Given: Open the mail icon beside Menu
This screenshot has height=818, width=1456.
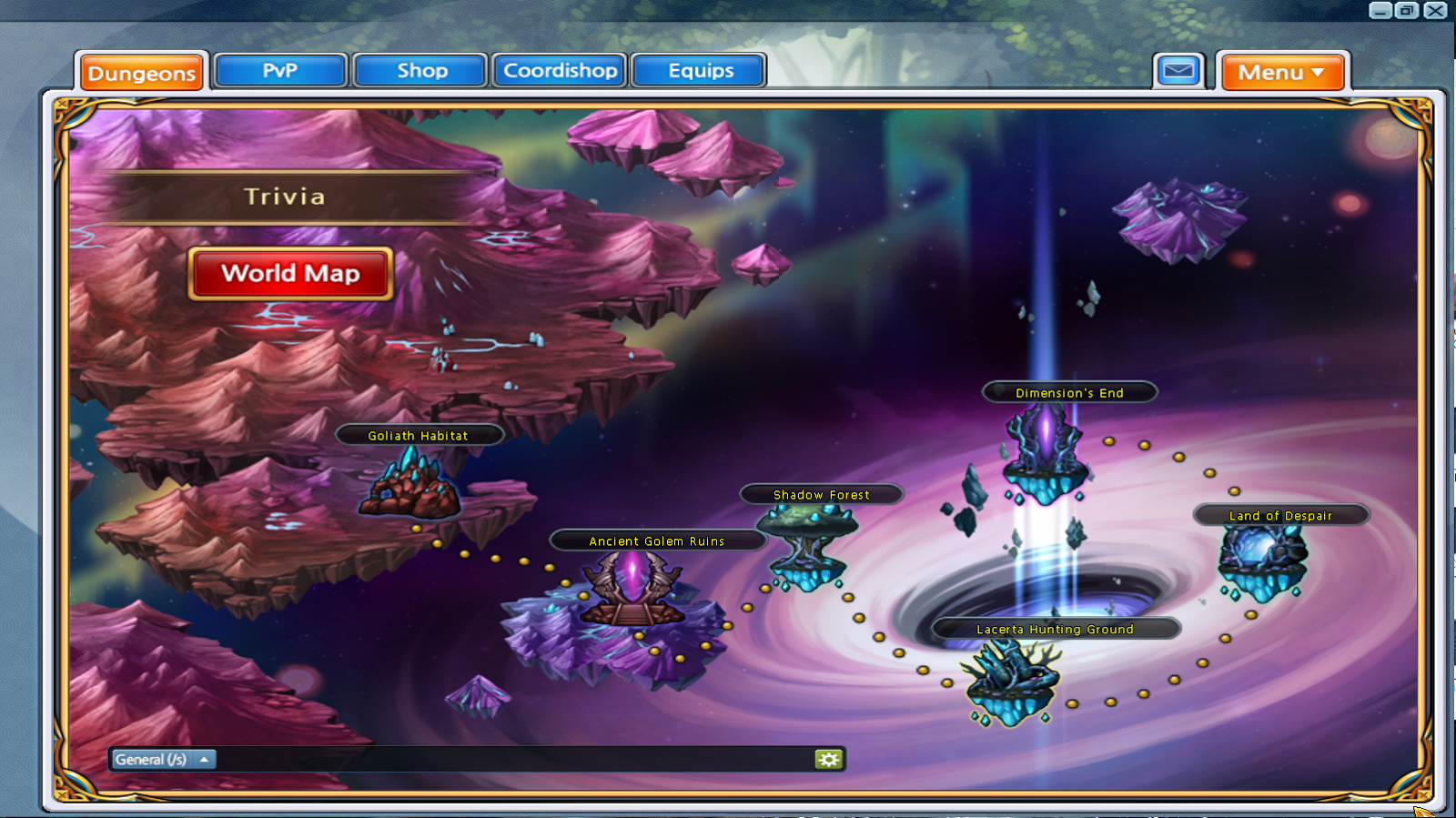Looking at the screenshot, I should (1178, 69).
